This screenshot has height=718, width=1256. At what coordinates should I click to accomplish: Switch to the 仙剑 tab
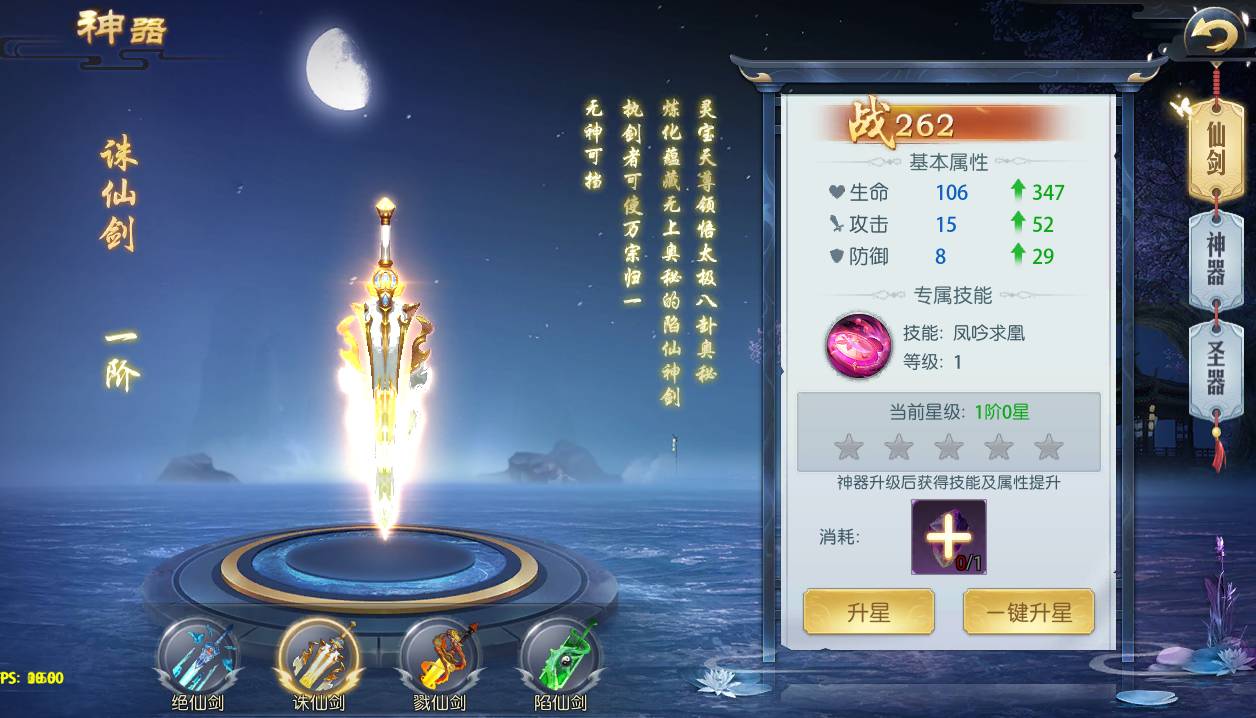point(1215,147)
